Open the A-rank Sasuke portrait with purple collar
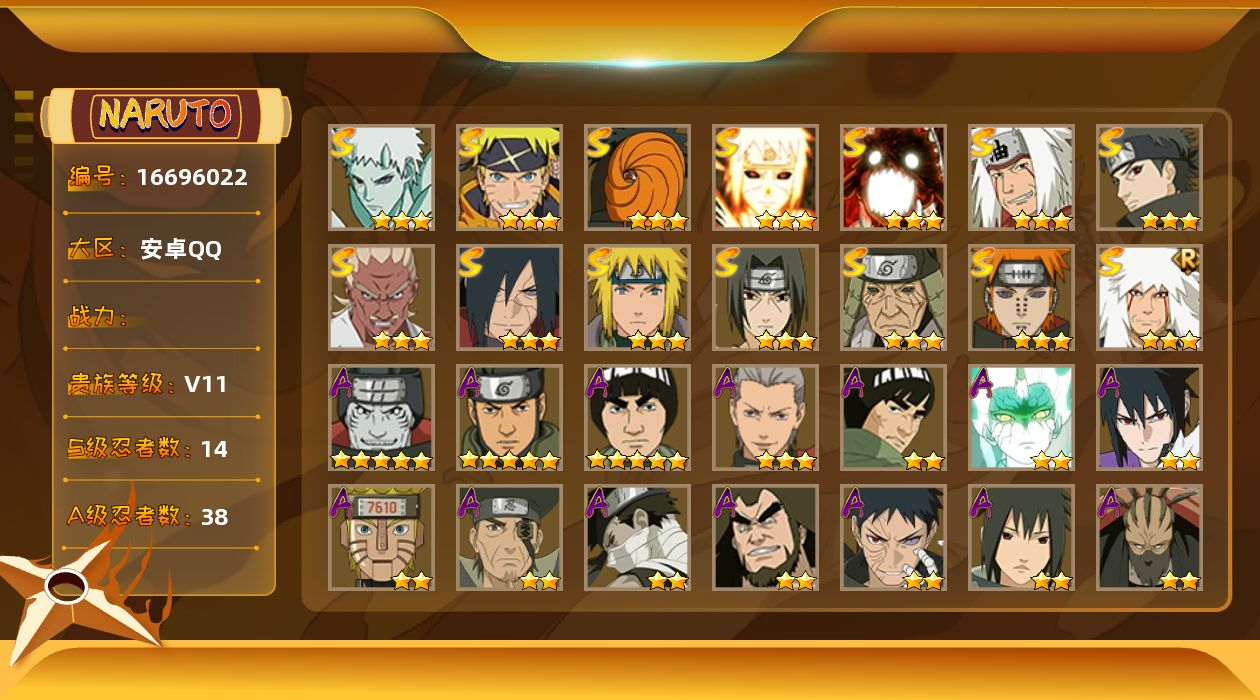The height and width of the screenshot is (700, 1260). coord(1149,417)
